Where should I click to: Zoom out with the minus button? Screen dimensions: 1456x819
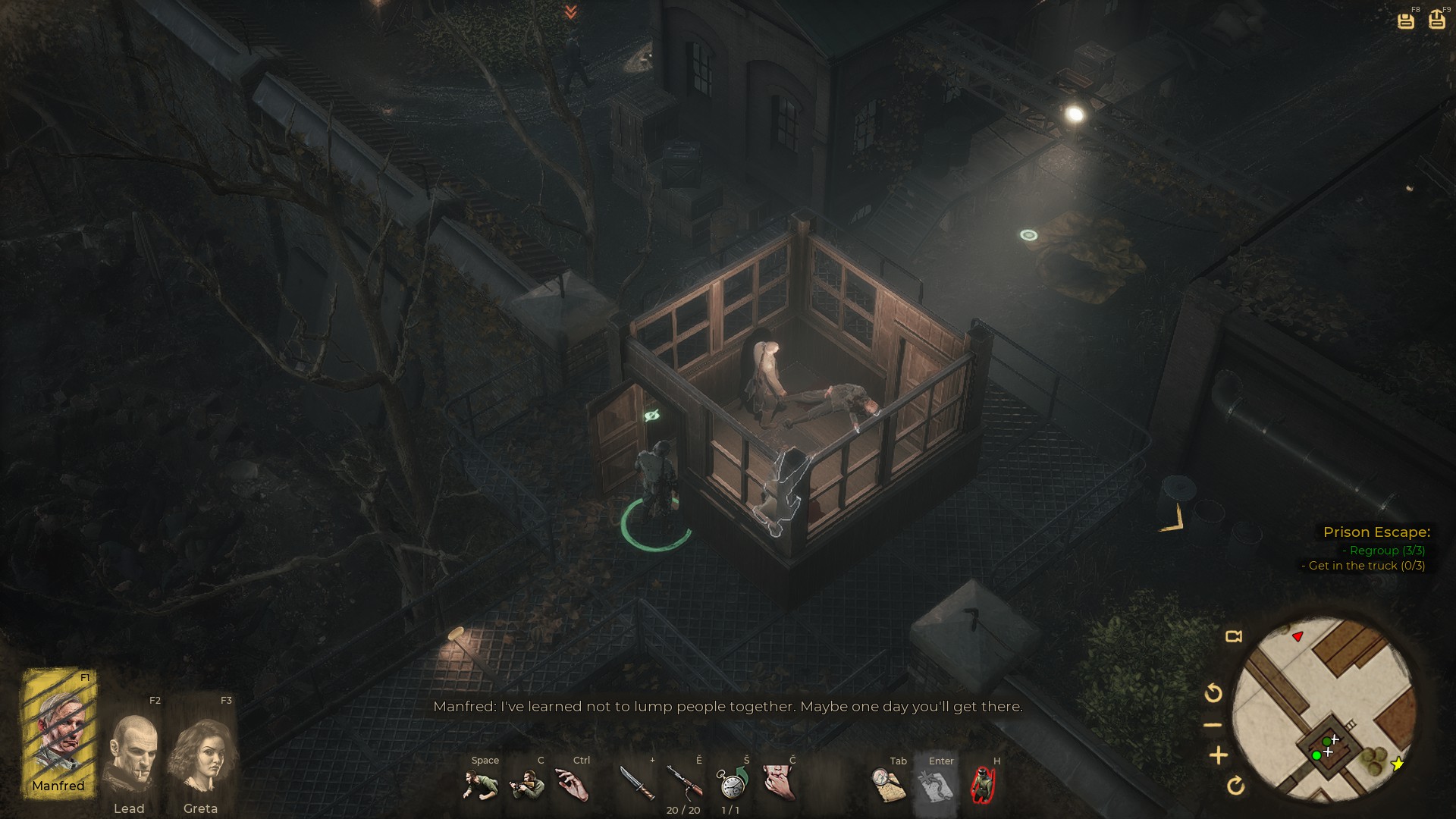1213,725
